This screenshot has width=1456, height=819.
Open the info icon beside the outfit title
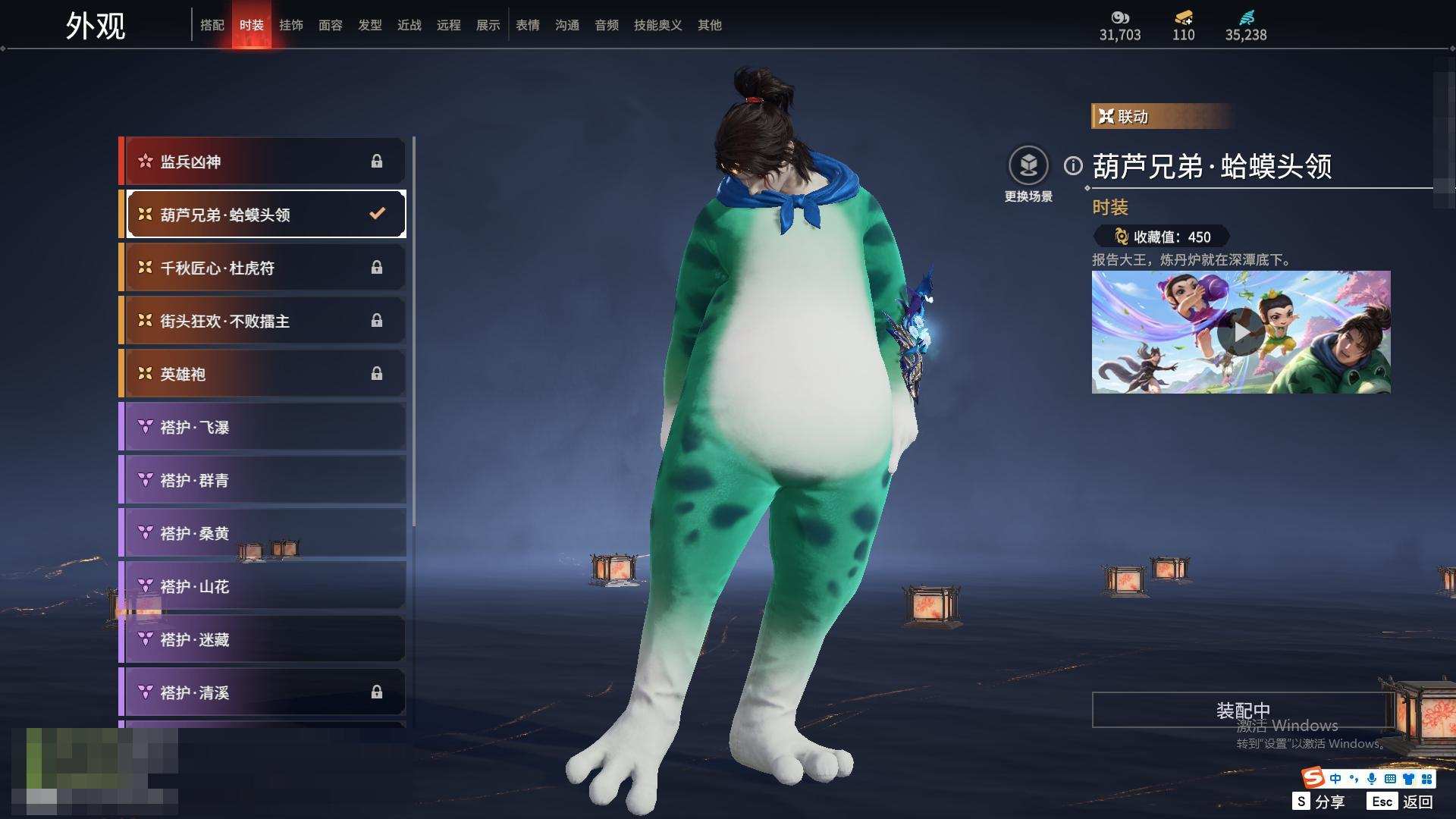point(1073,165)
